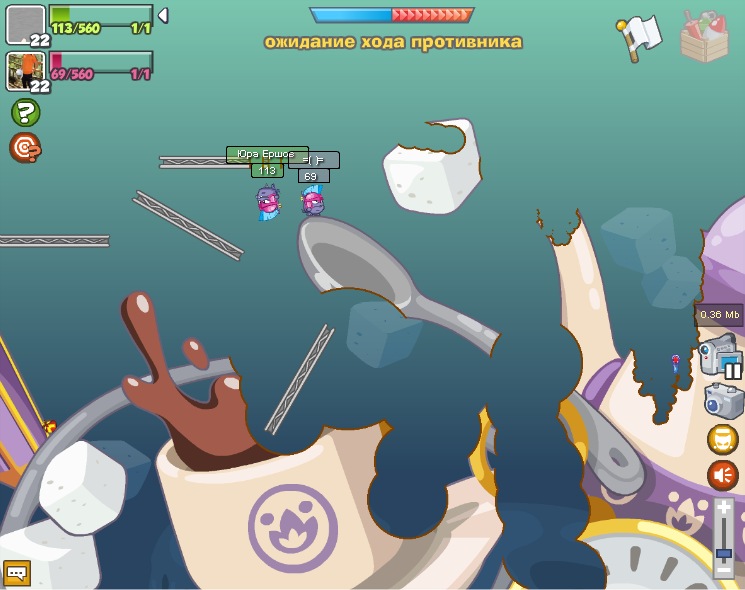Take a screenshot with the photo camera

[x=724, y=401]
